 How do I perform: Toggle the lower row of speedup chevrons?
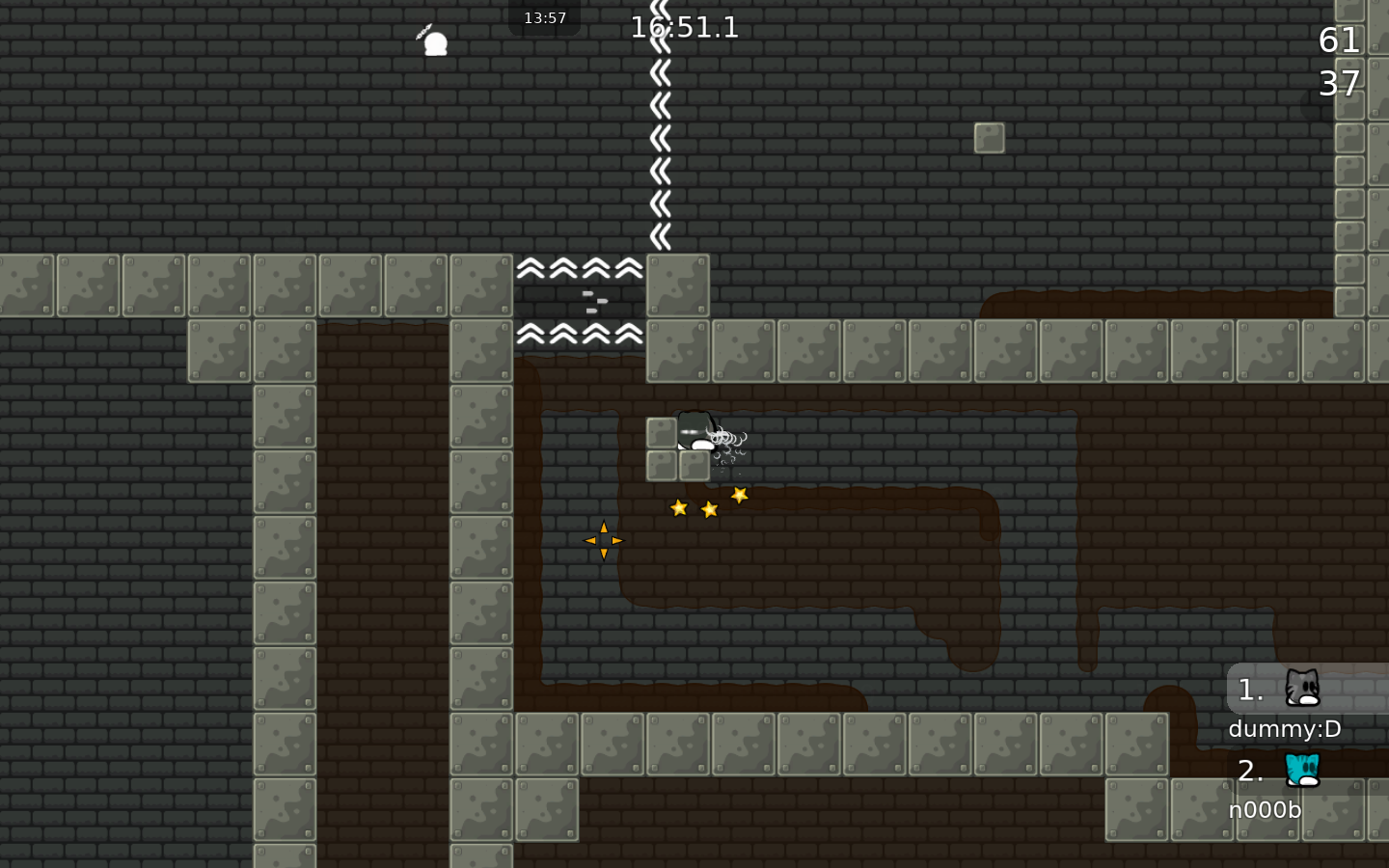[579, 333]
